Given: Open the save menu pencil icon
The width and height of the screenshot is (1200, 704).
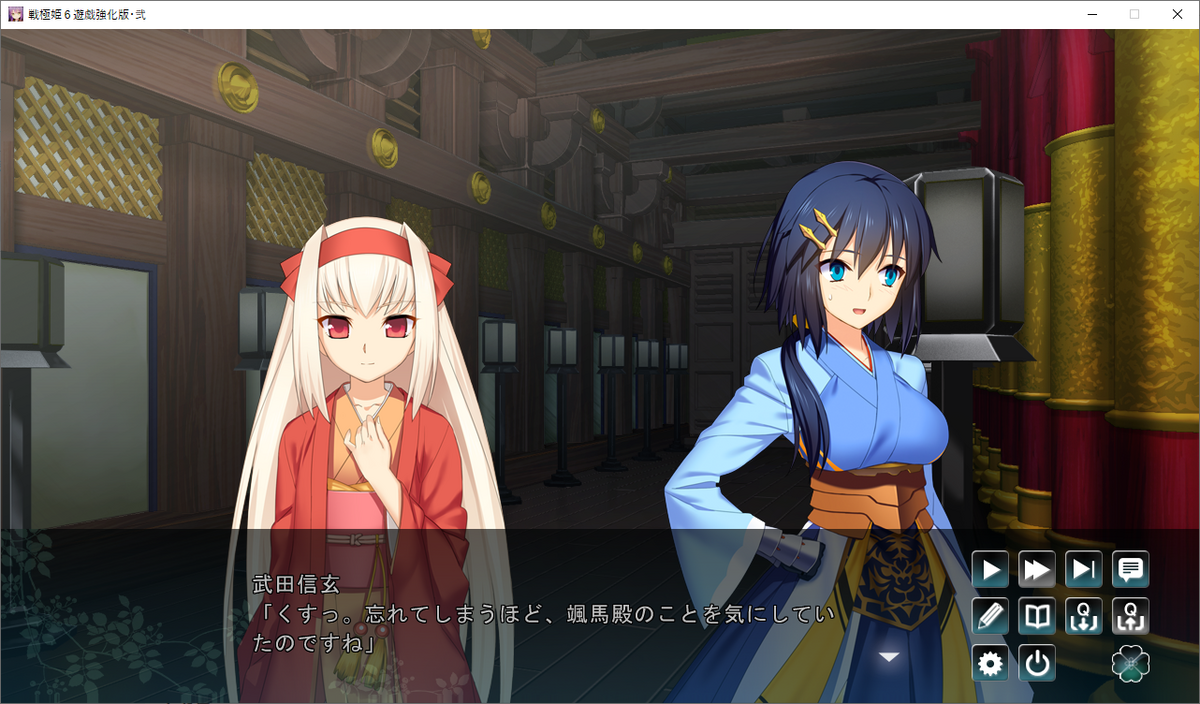Looking at the screenshot, I should [x=990, y=616].
